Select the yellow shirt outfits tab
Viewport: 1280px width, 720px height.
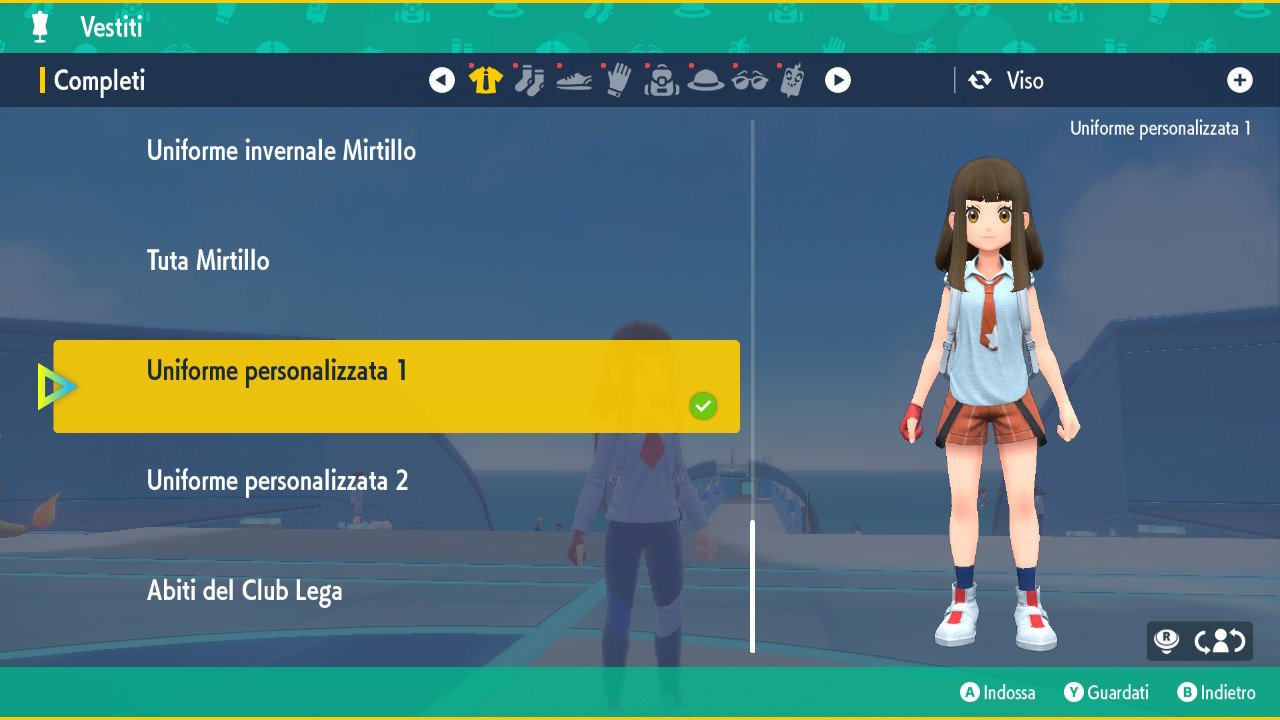[485, 81]
